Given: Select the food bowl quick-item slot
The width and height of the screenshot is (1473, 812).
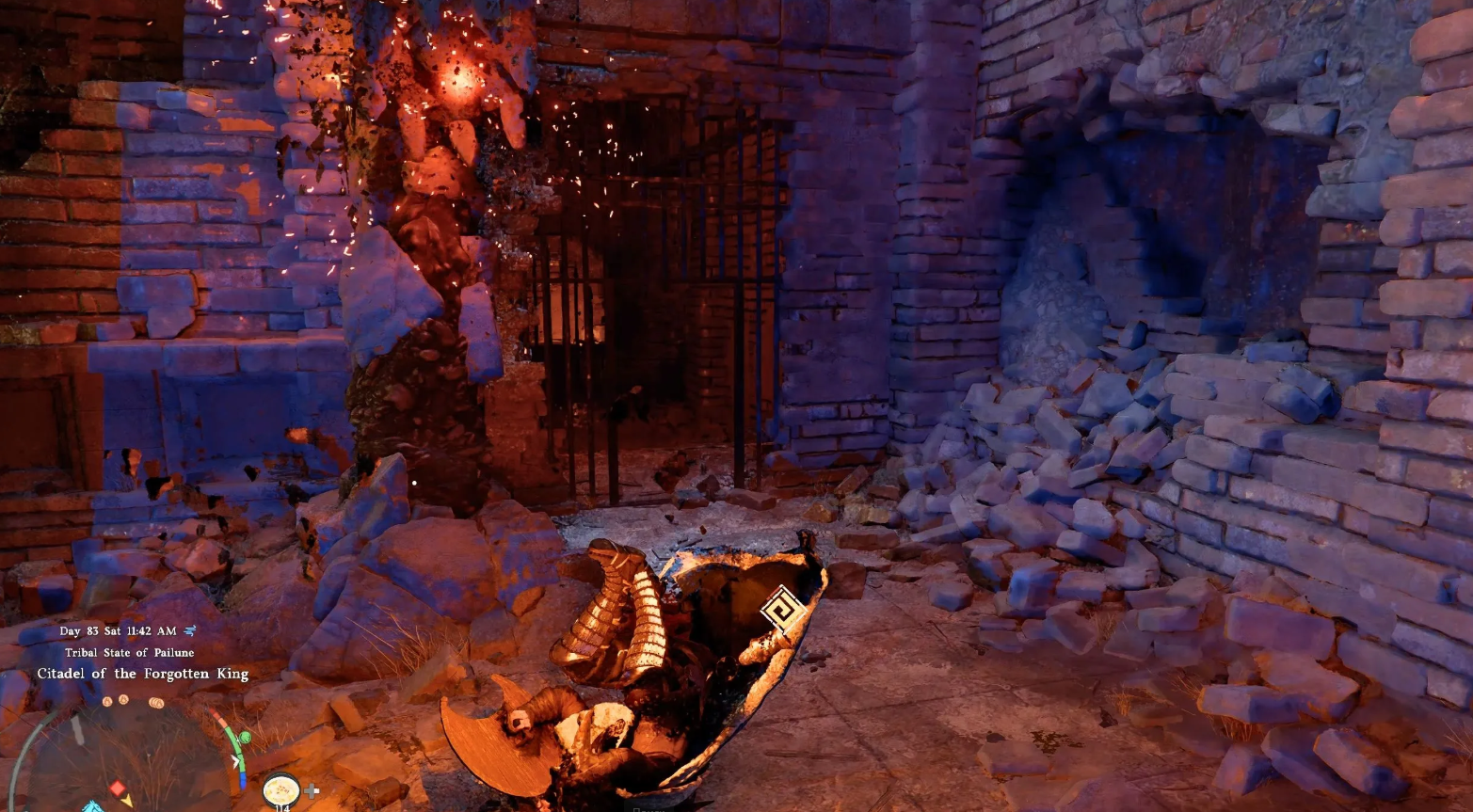Looking at the screenshot, I should [280, 788].
